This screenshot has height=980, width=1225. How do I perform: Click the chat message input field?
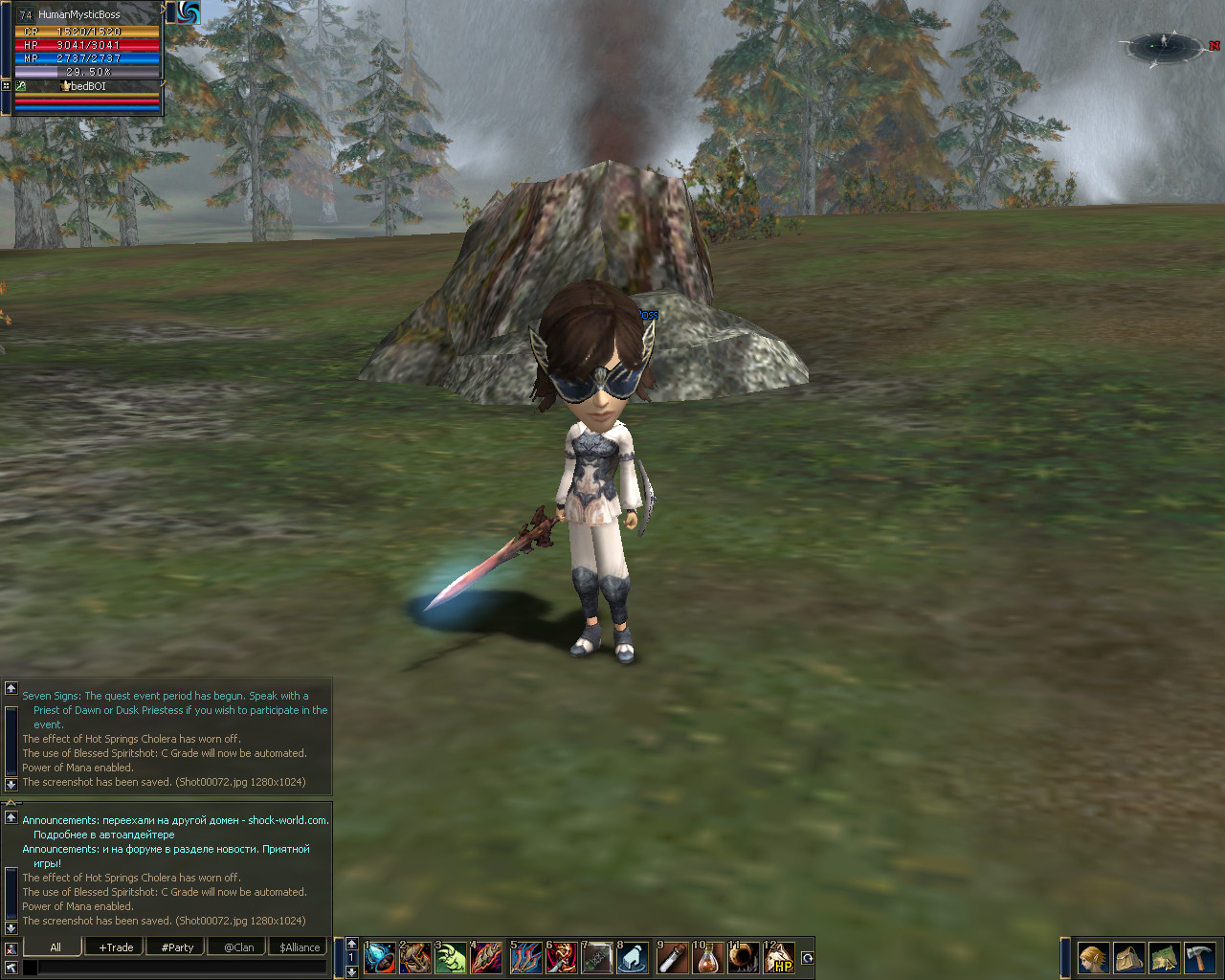(x=182, y=969)
